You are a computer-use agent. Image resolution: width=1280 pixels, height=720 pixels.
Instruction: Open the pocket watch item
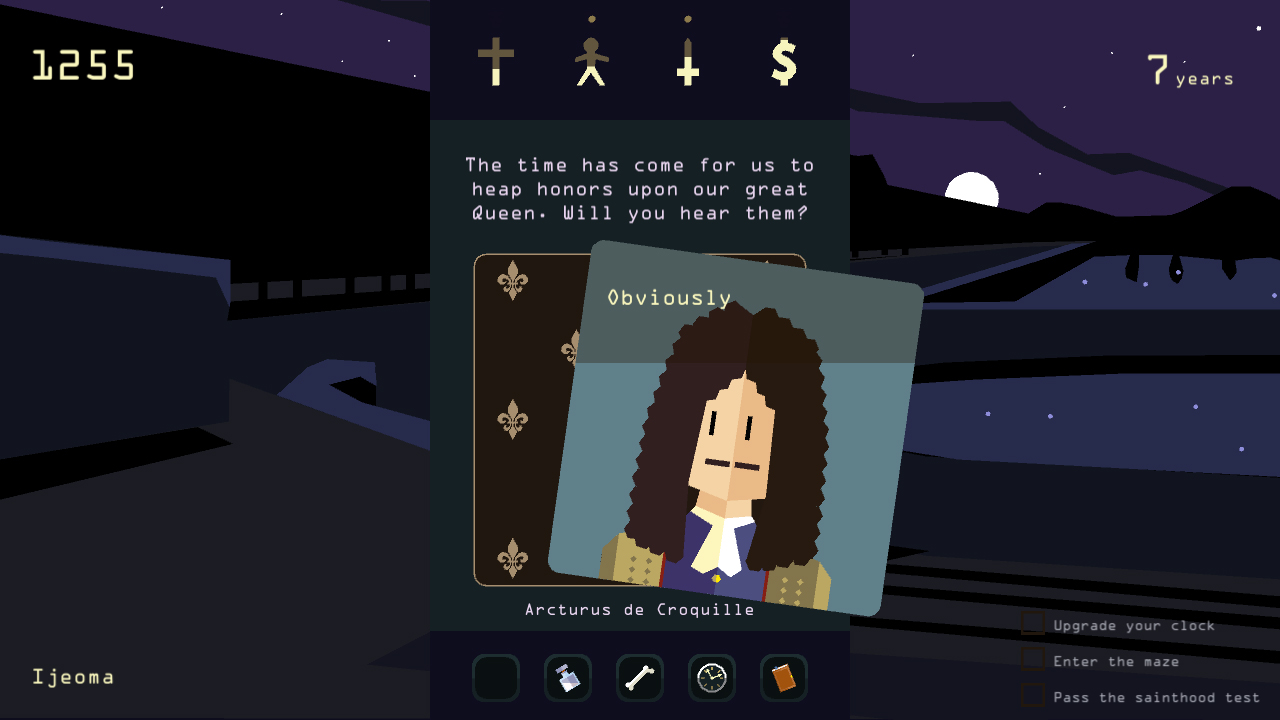pyautogui.click(x=711, y=678)
